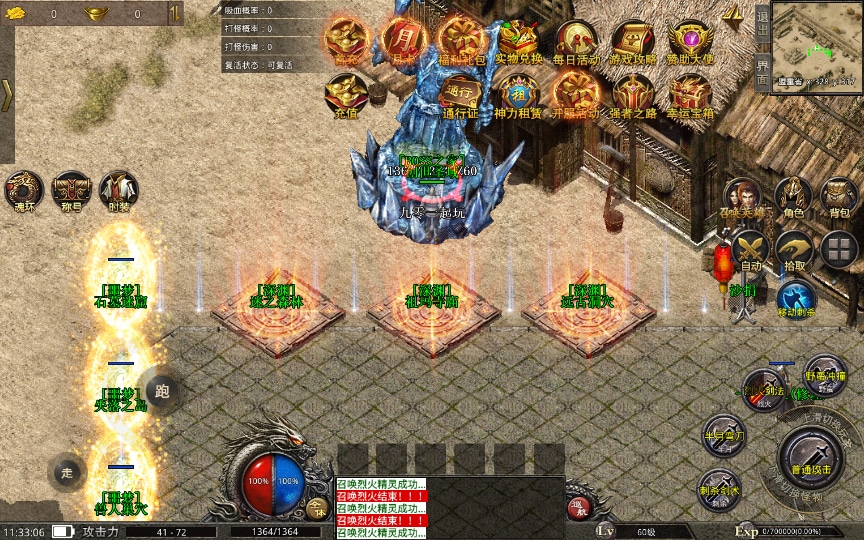The image size is (864, 540).
Task: Open the 幸运宝箱 lucky chest
Action: coord(690,94)
